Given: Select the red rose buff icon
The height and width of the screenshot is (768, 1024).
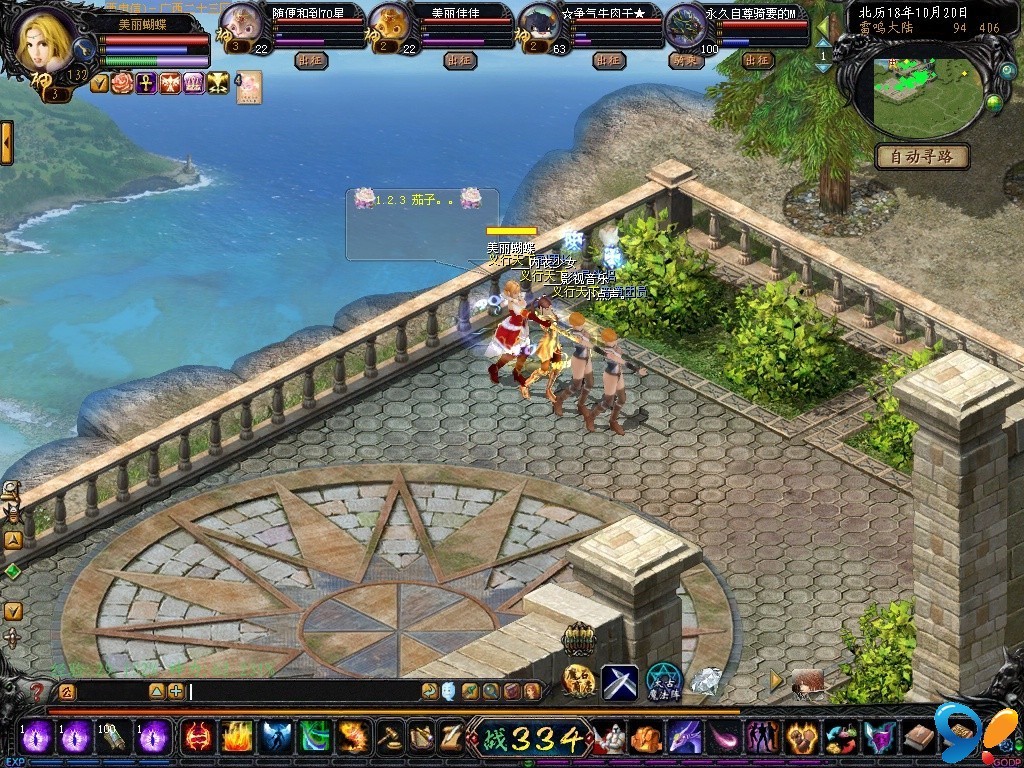Looking at the screenshot, I should pyautogui.click(x=122, y=83).
